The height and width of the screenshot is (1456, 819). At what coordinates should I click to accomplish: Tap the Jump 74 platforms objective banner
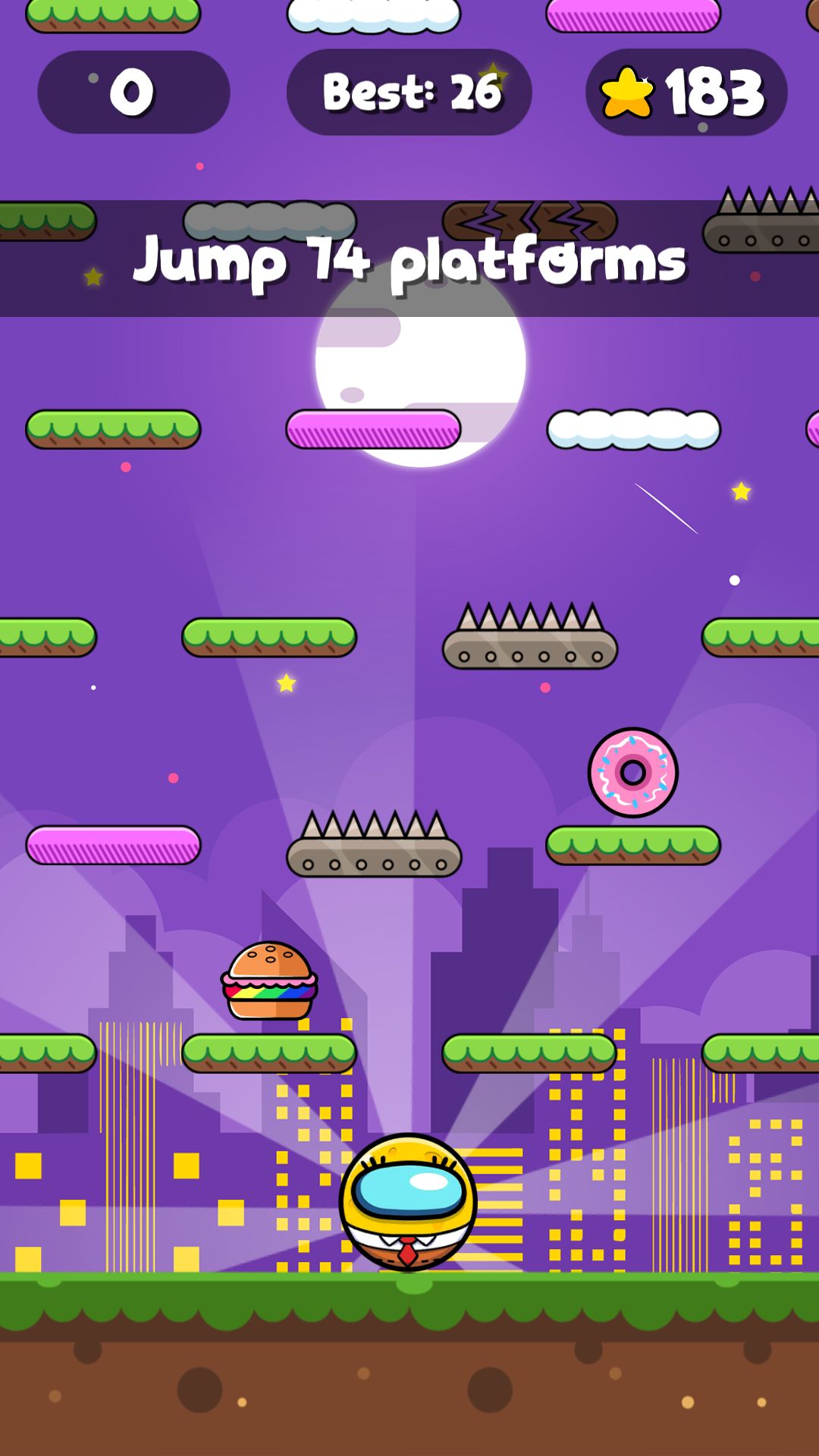[x=409, y=259]
